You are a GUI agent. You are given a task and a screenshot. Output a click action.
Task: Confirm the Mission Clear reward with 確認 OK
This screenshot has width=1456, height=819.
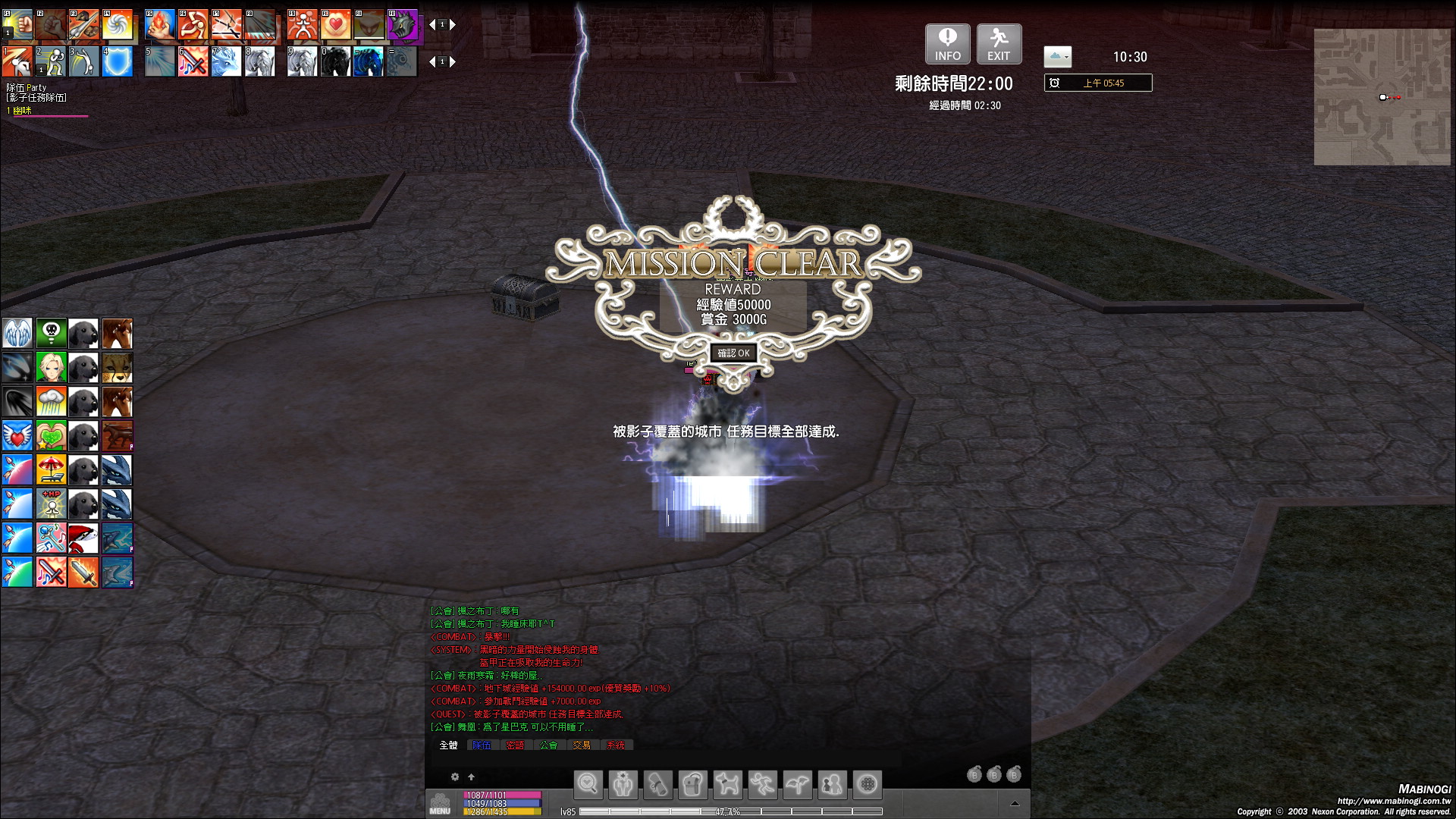pyautogui.click(x=733, y=353)
